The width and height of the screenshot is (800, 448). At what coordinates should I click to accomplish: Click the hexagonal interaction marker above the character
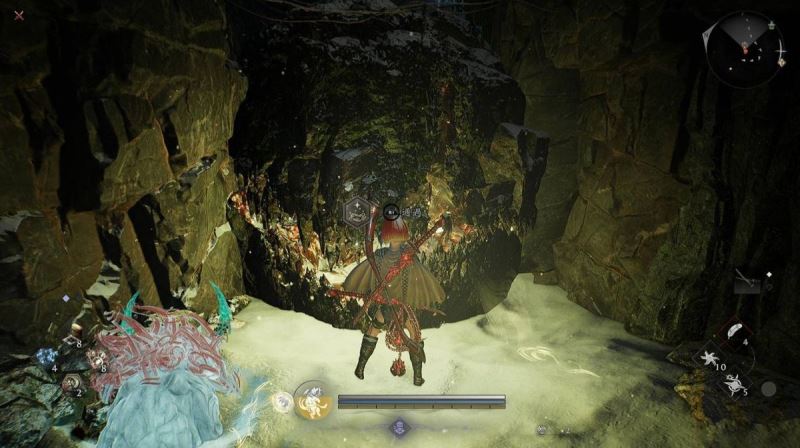pos(356,211)
